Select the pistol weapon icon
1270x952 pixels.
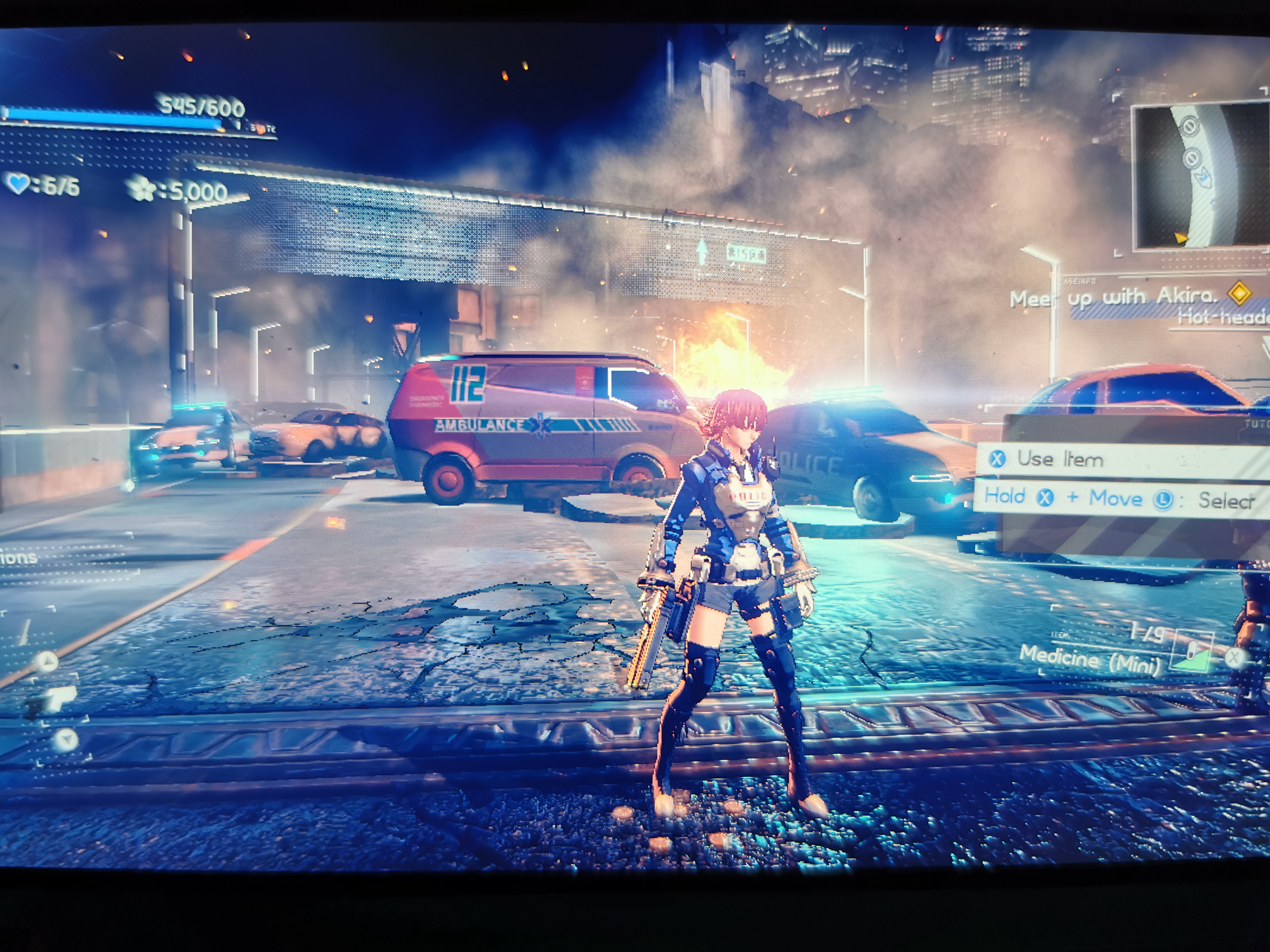(55, 699)
